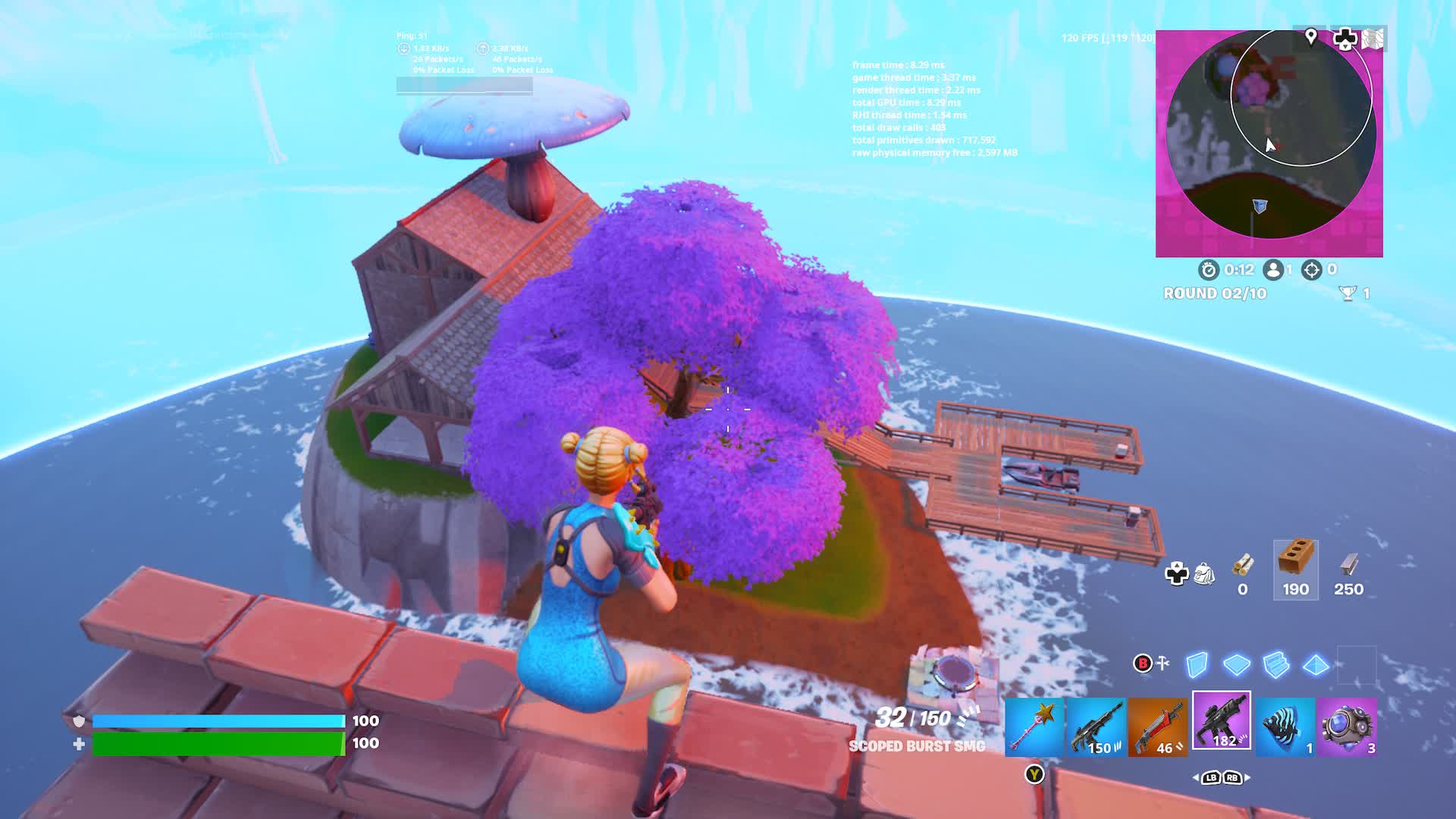Select the brick material showing 190

click(x=1295, y=569)
